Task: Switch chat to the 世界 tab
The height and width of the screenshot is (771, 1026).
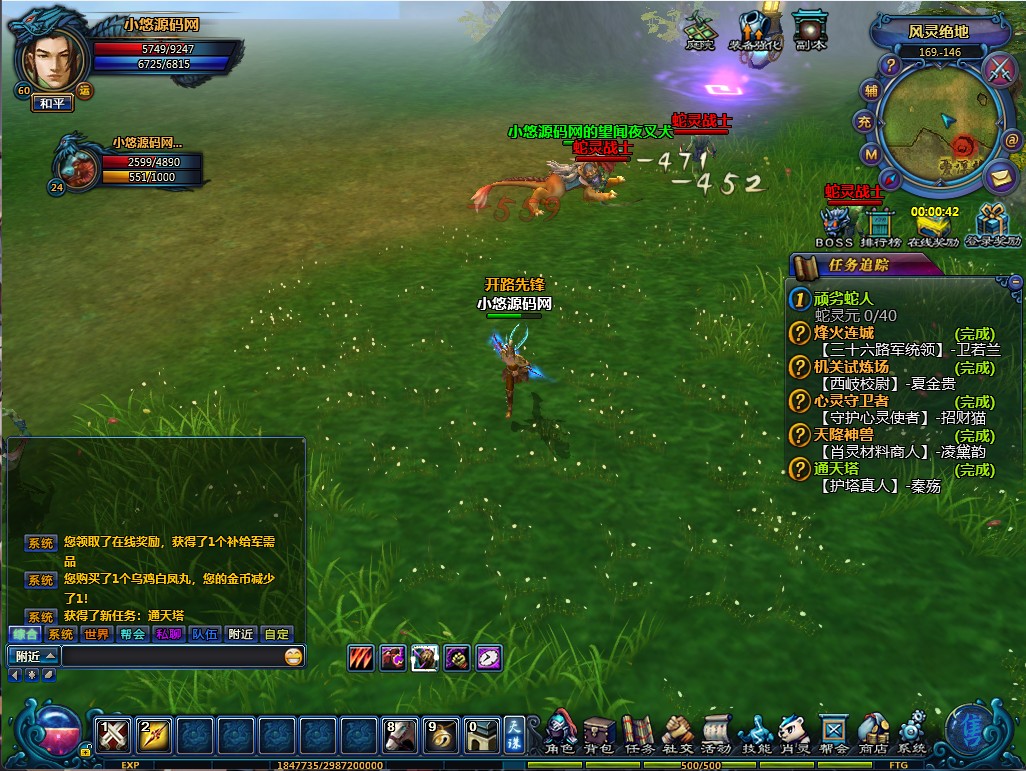Action: pos(97,634)
